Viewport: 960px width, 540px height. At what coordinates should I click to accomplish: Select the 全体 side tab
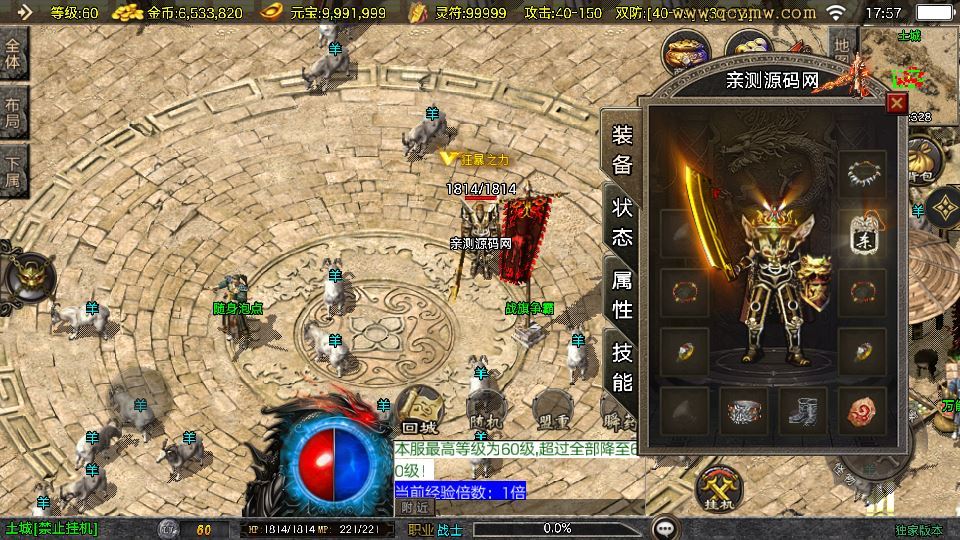[13, 55]
